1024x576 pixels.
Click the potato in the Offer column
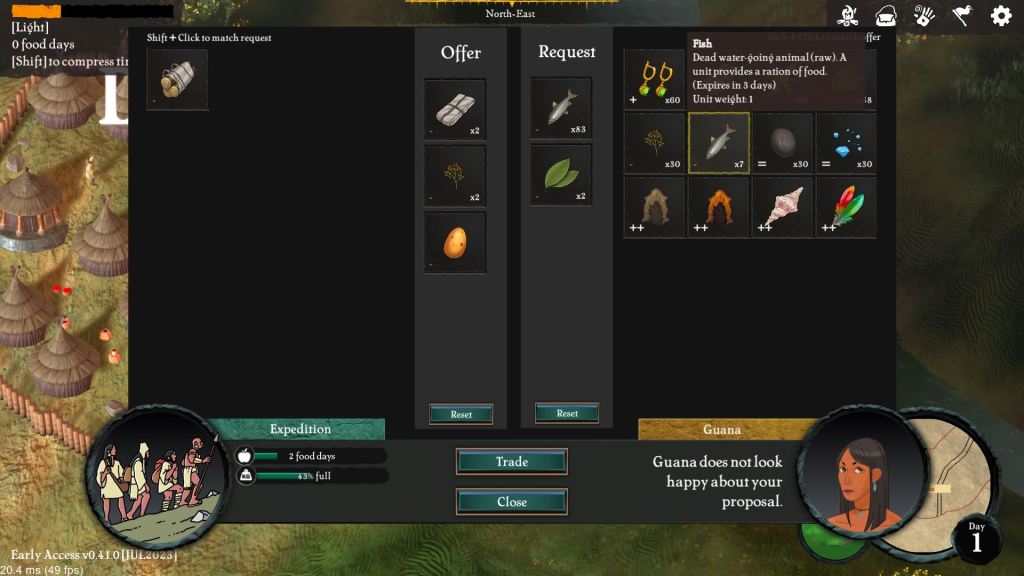(x=455, y=242)
